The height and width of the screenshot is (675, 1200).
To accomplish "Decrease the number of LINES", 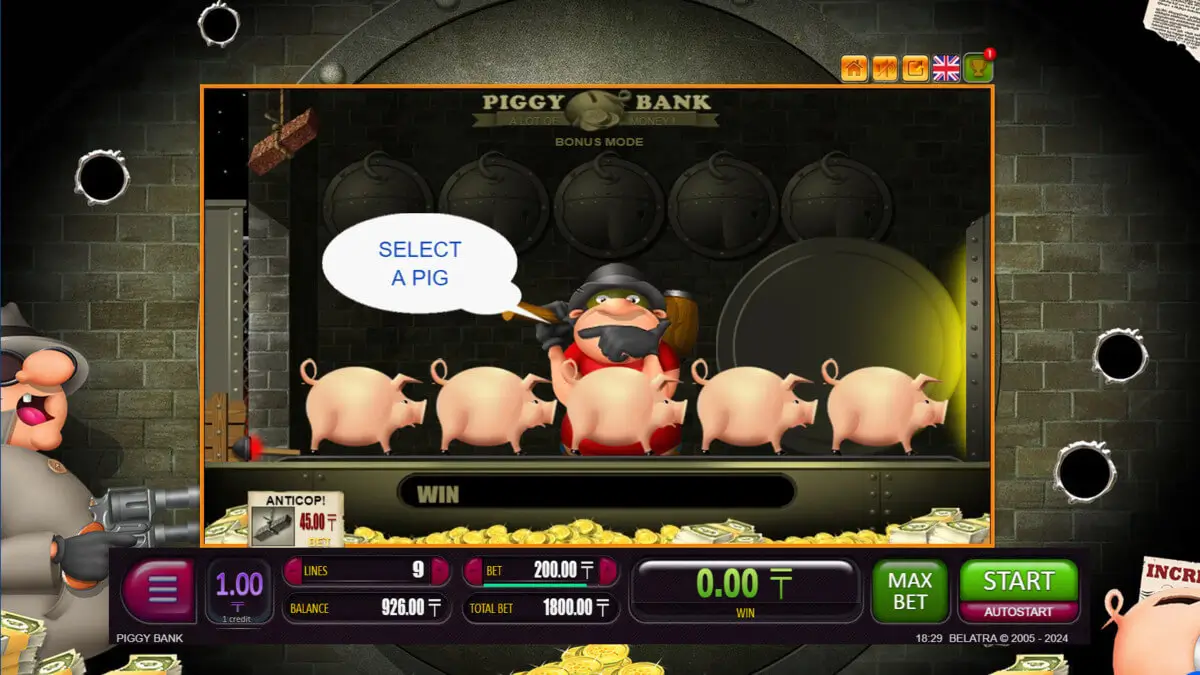I will coord(293,571).
